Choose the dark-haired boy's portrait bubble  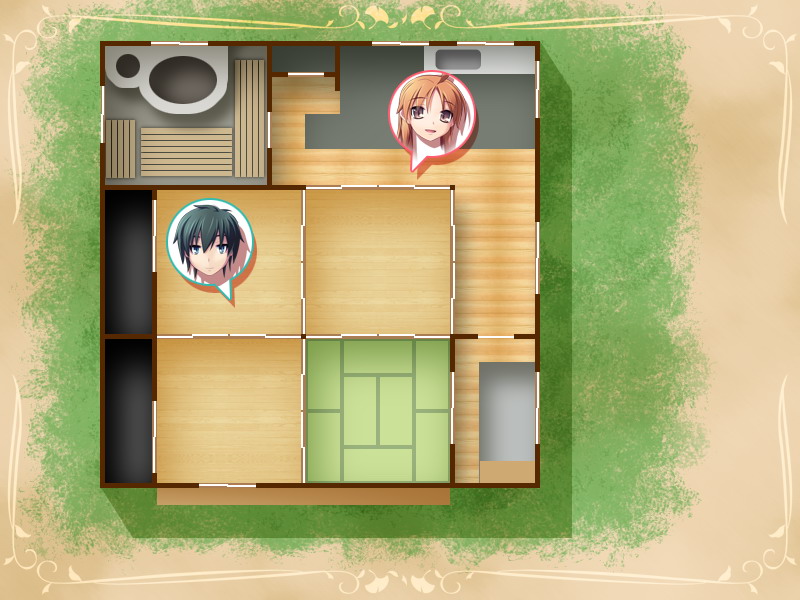tap(210, 243)
